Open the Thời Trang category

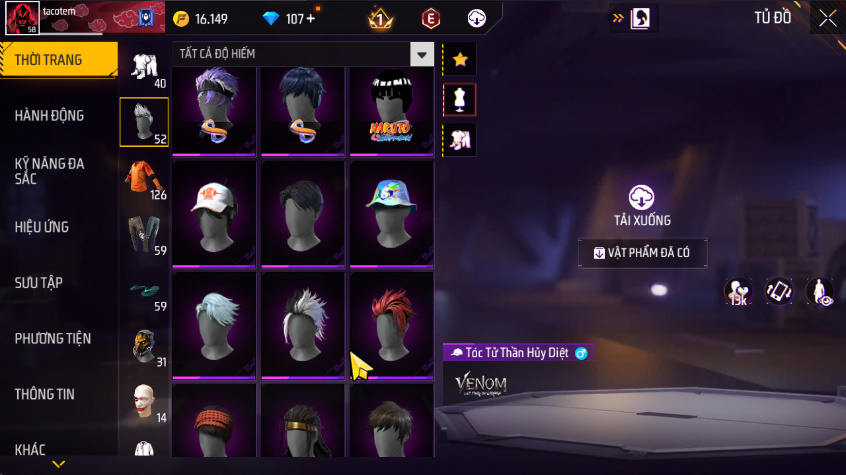click(50, 60)
